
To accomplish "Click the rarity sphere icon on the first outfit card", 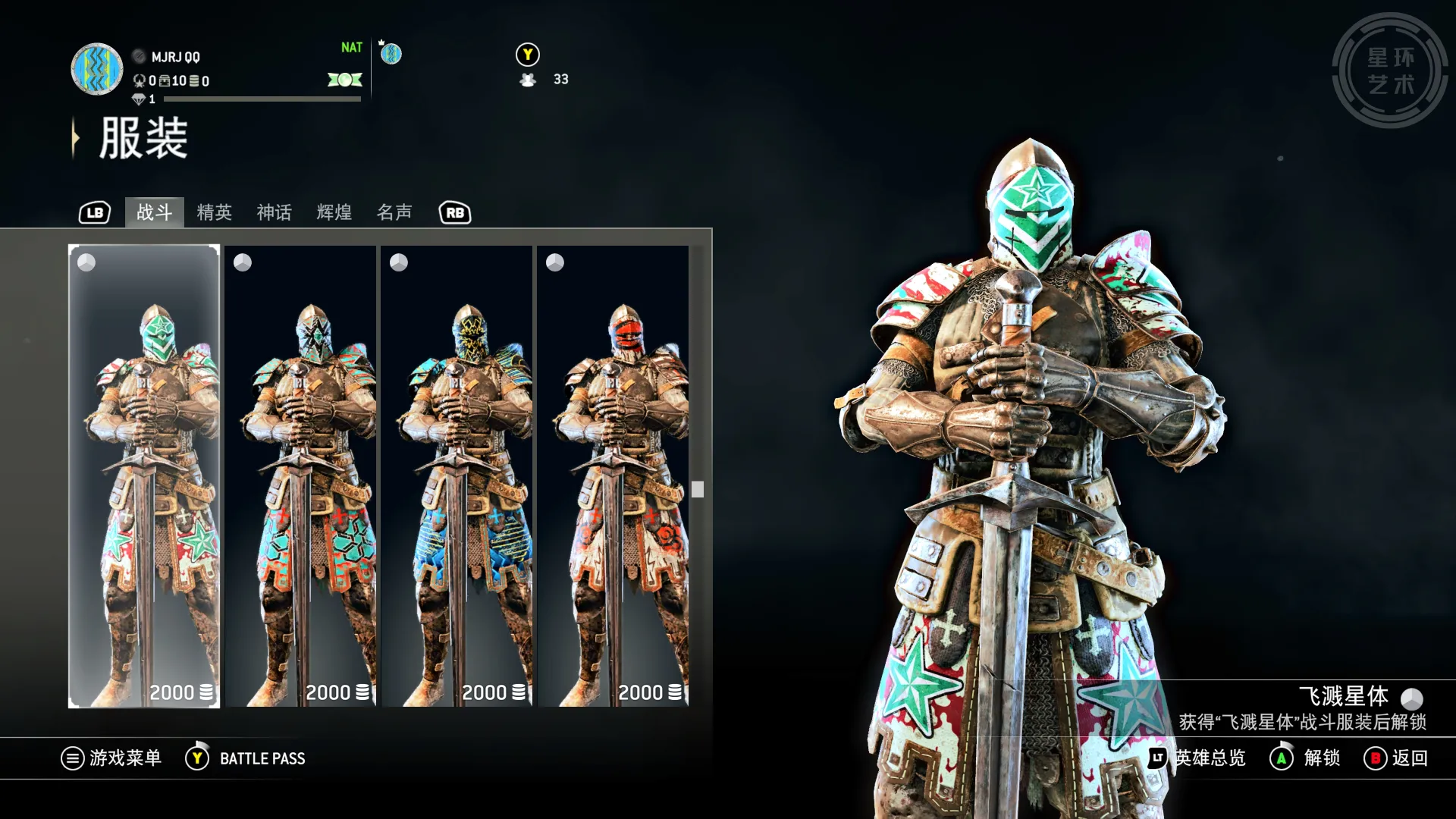I will (86, 262).
